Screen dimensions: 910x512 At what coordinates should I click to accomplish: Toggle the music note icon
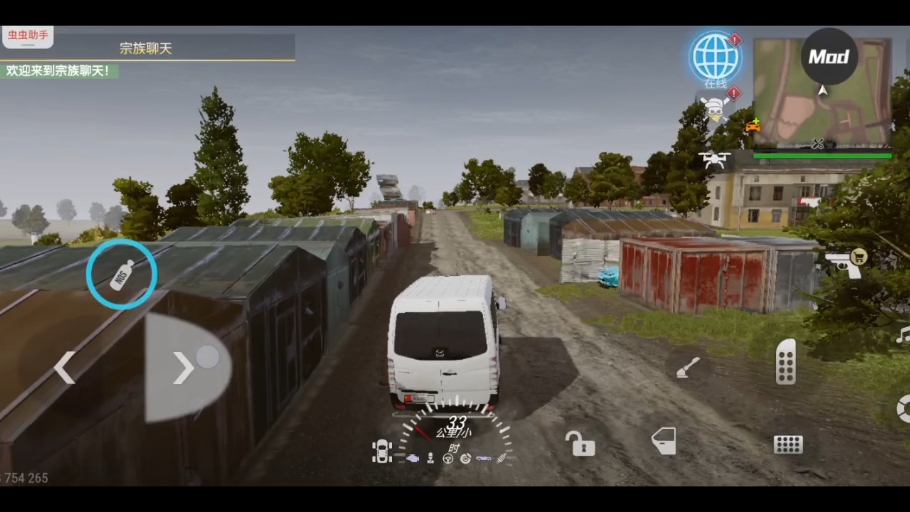coord(902,336)
